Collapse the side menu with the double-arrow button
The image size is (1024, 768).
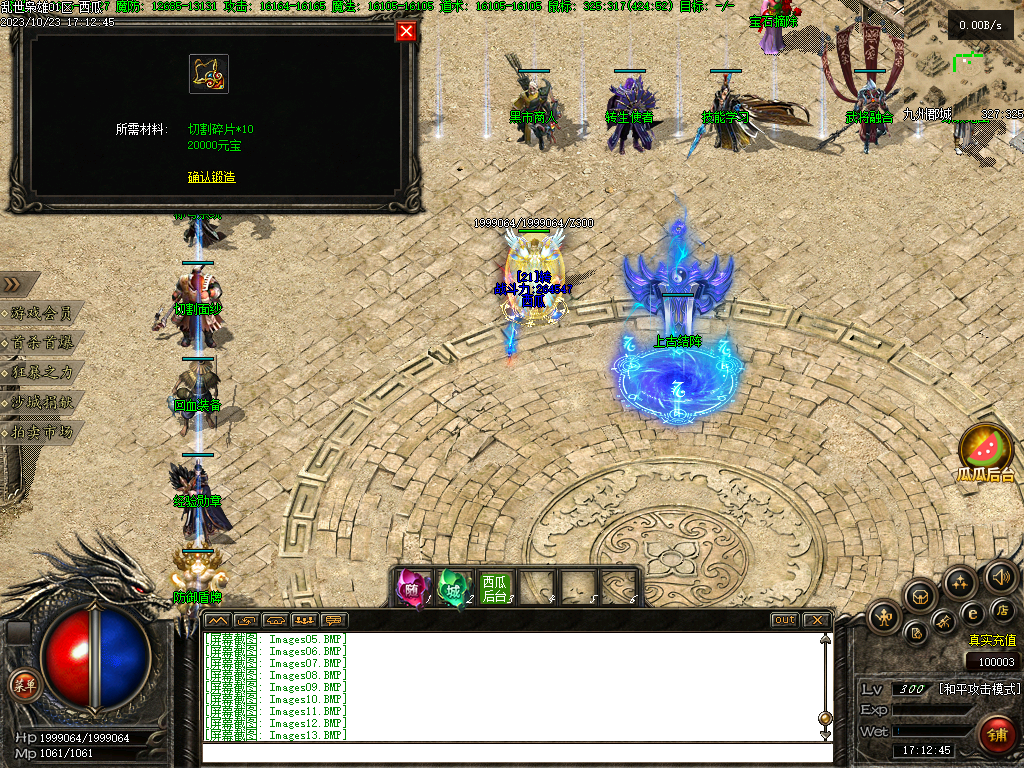pos(14,284)
